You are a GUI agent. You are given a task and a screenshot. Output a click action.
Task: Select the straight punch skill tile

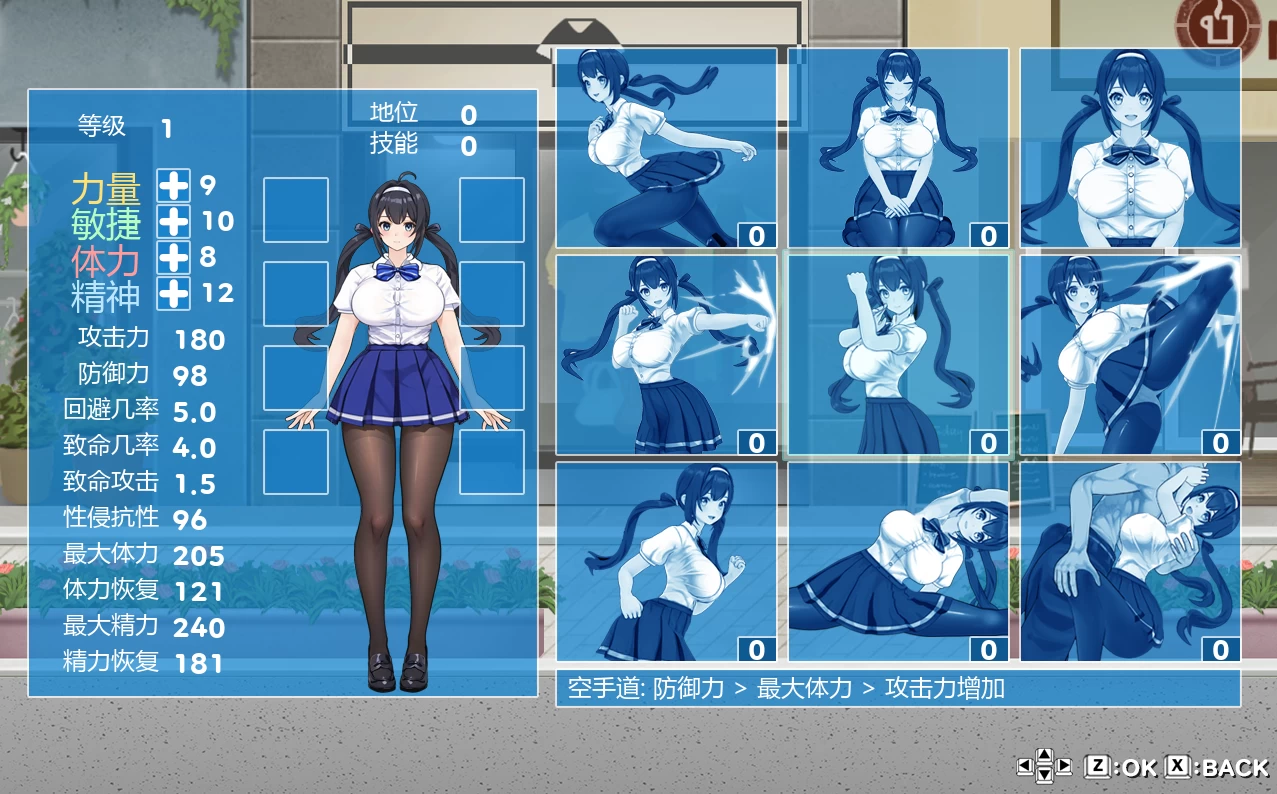pos(666,355)
